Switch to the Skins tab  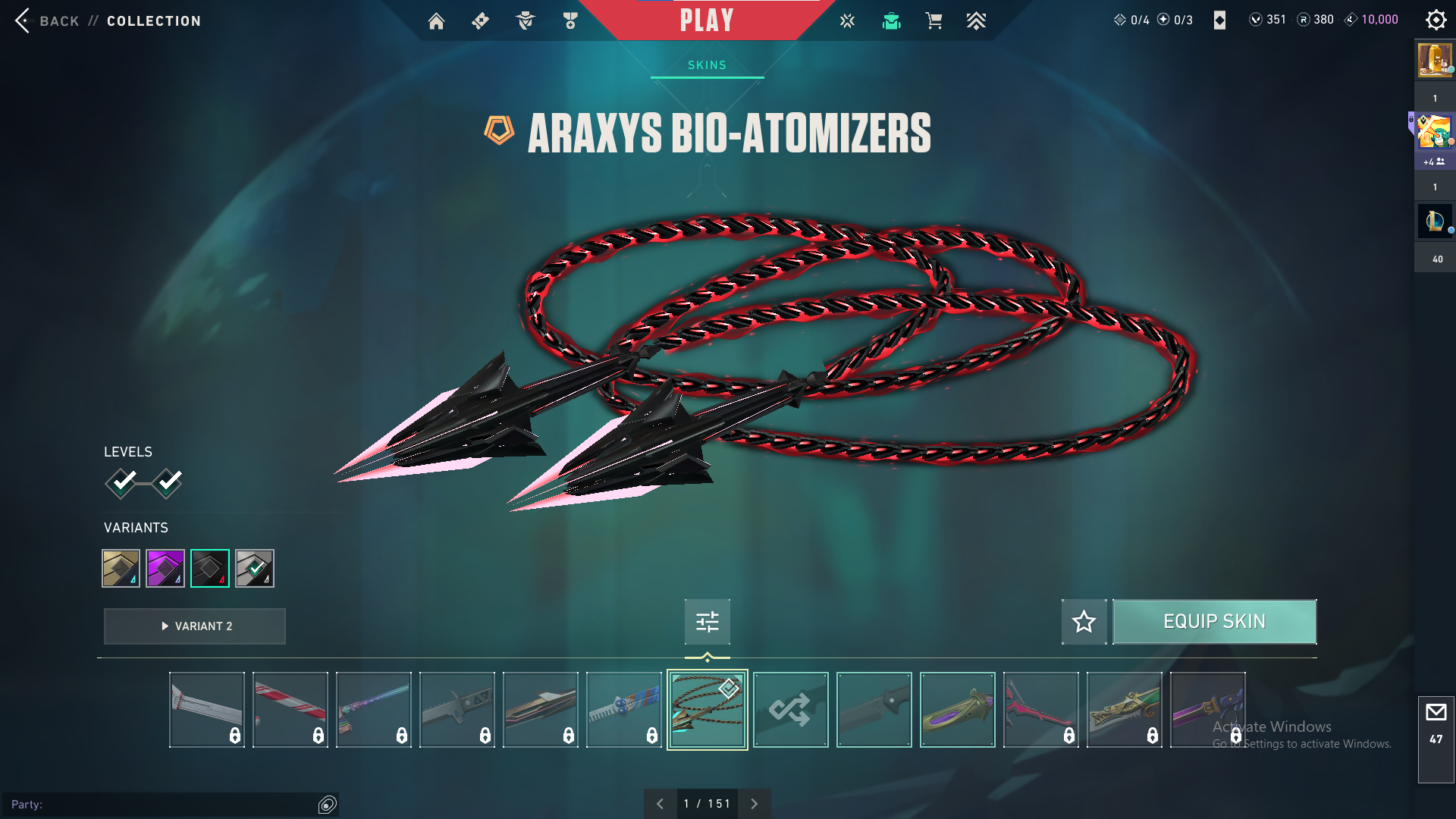pos(707,65)
